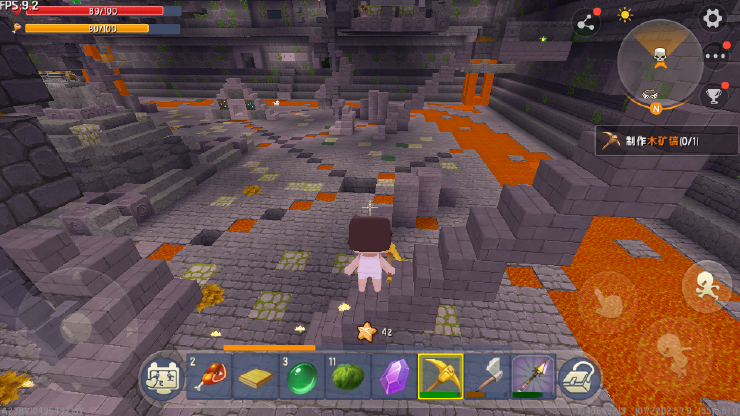Open the settings gear menu
Image resolution: width=740 pixels, height=416 pixels.
(712, 17)
